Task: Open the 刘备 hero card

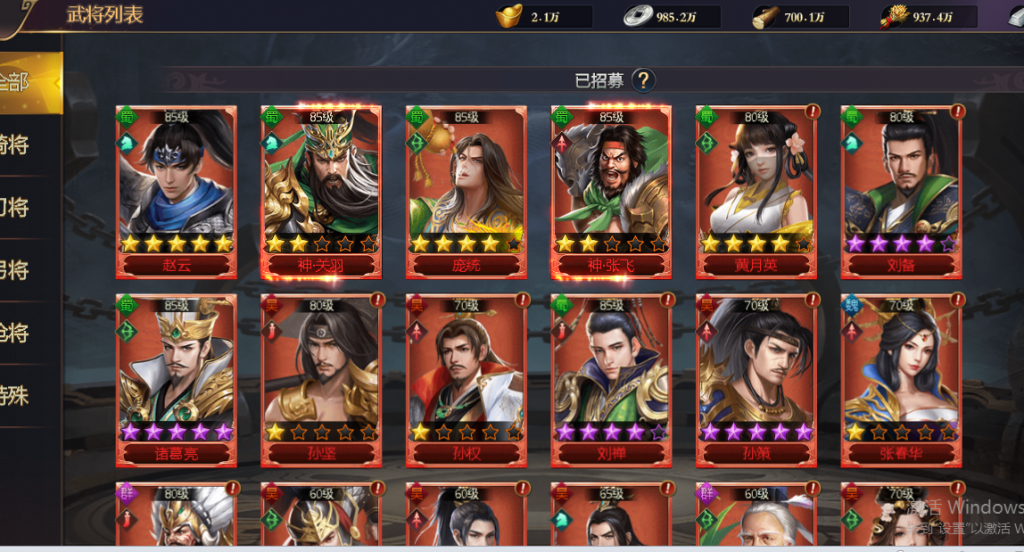Action: [901, 190]
